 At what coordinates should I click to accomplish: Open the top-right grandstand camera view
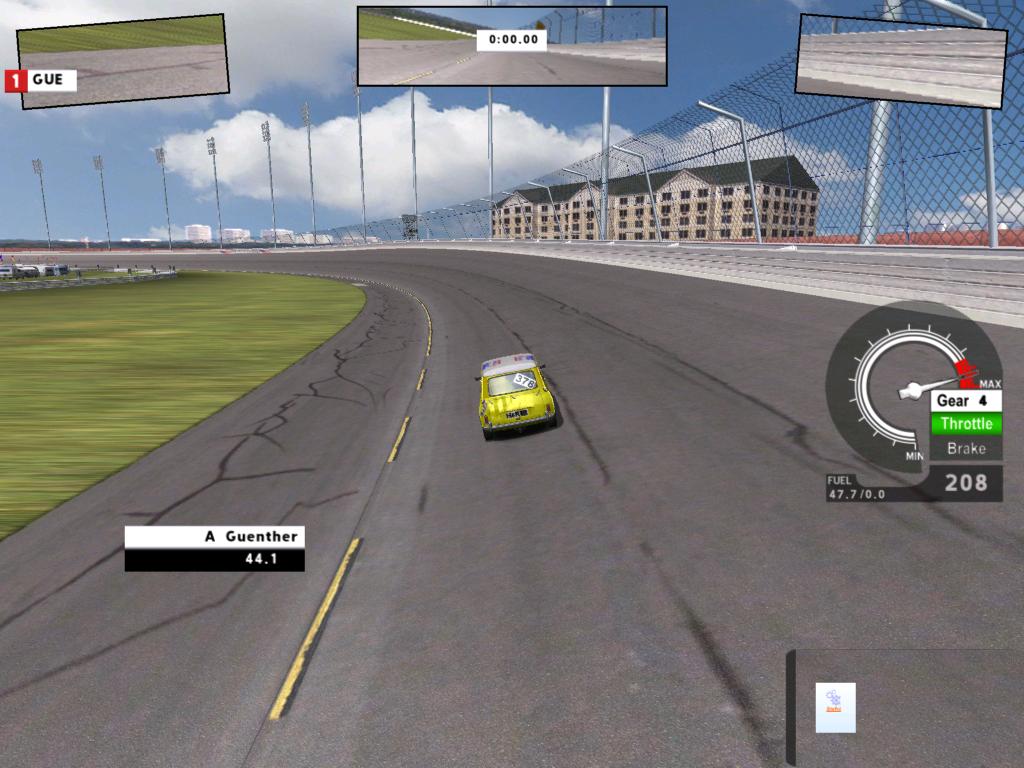[x=900, y=61]
